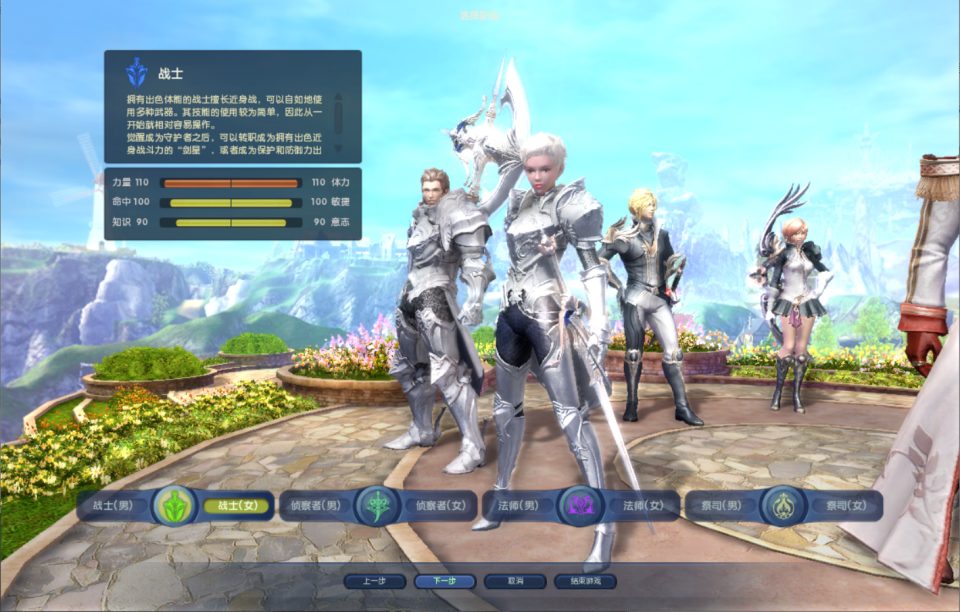Choose the female Mage 法师(女) class
The height and width of the screenshot is (612, 960).
642,506
